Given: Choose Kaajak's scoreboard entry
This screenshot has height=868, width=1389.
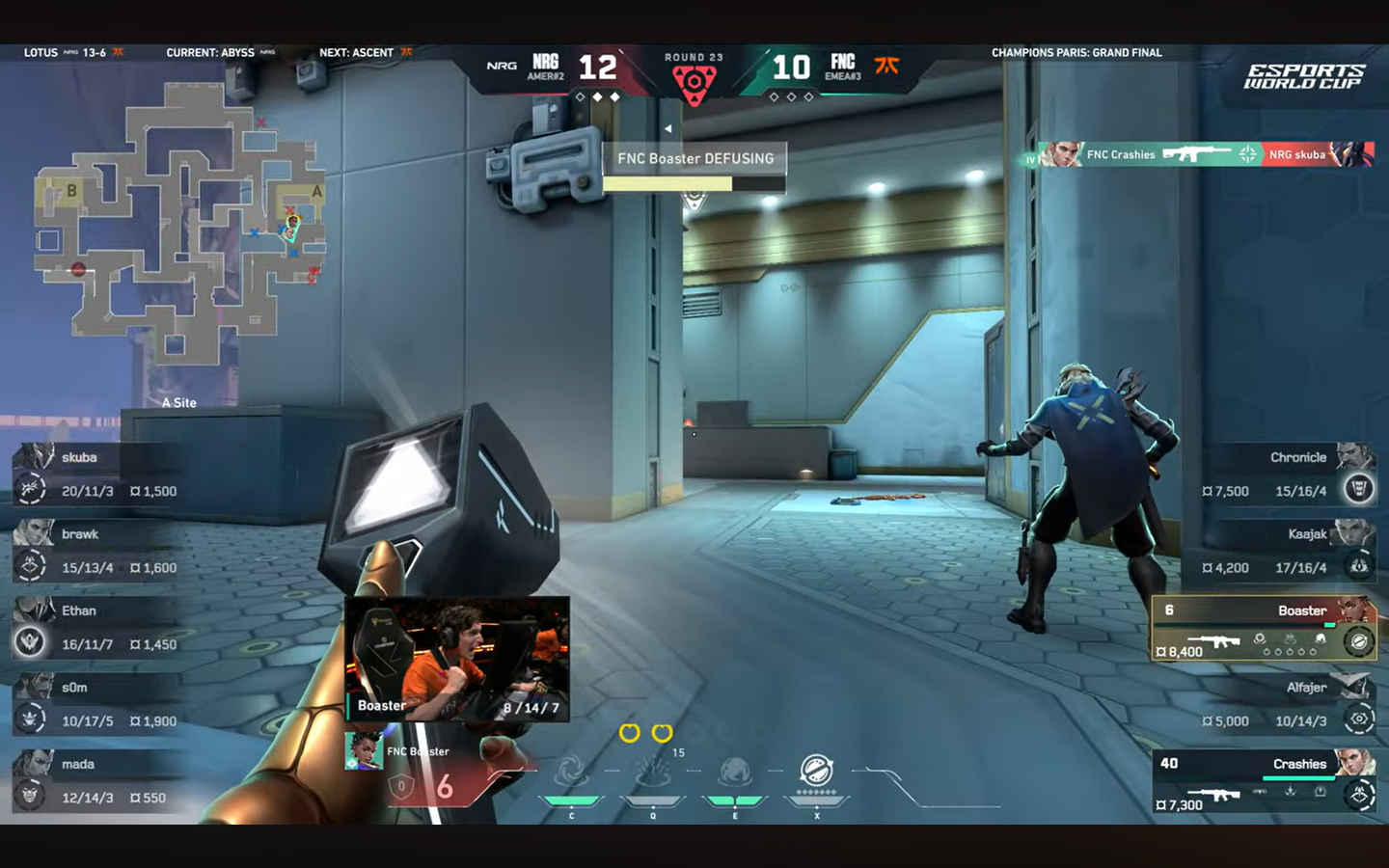Looking at the screenshot, I should click(x=1288, y=551).
